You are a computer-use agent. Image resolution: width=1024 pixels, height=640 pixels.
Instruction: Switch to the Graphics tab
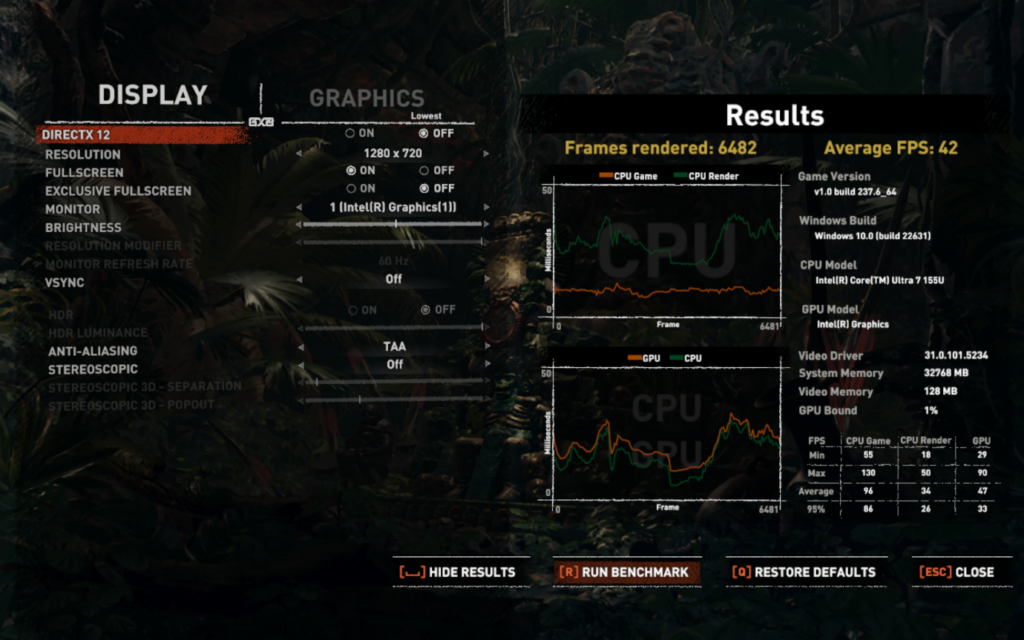click(x=366, y=98)
